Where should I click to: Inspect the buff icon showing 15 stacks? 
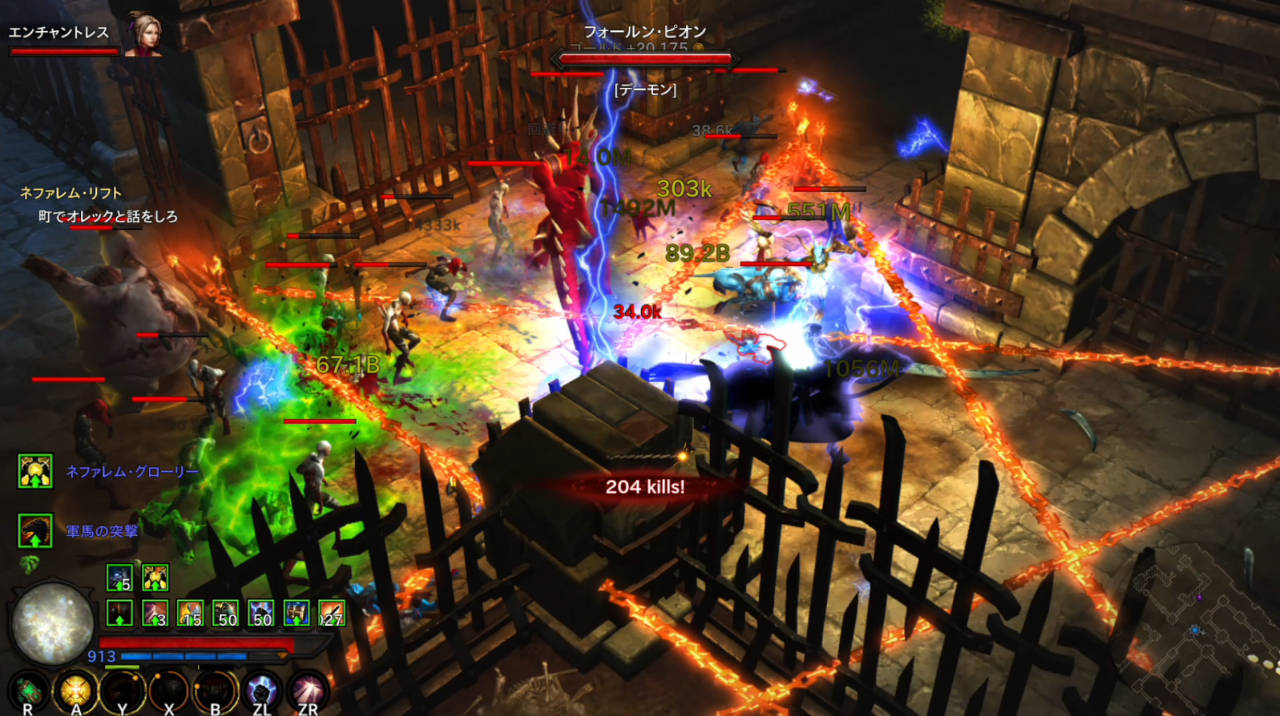point(190,613)
